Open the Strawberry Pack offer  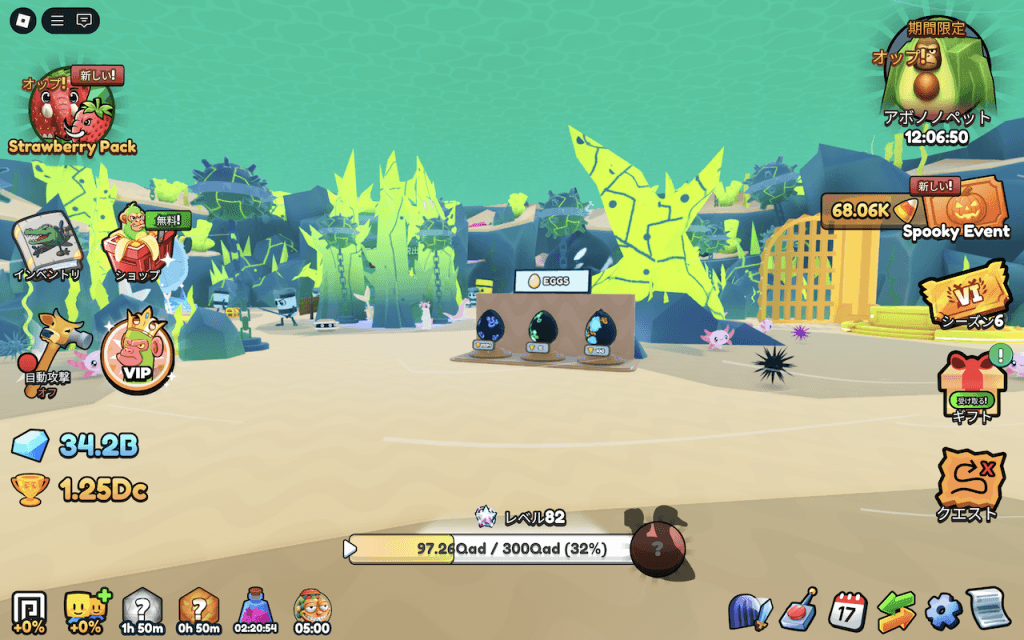tap(72, 112)
